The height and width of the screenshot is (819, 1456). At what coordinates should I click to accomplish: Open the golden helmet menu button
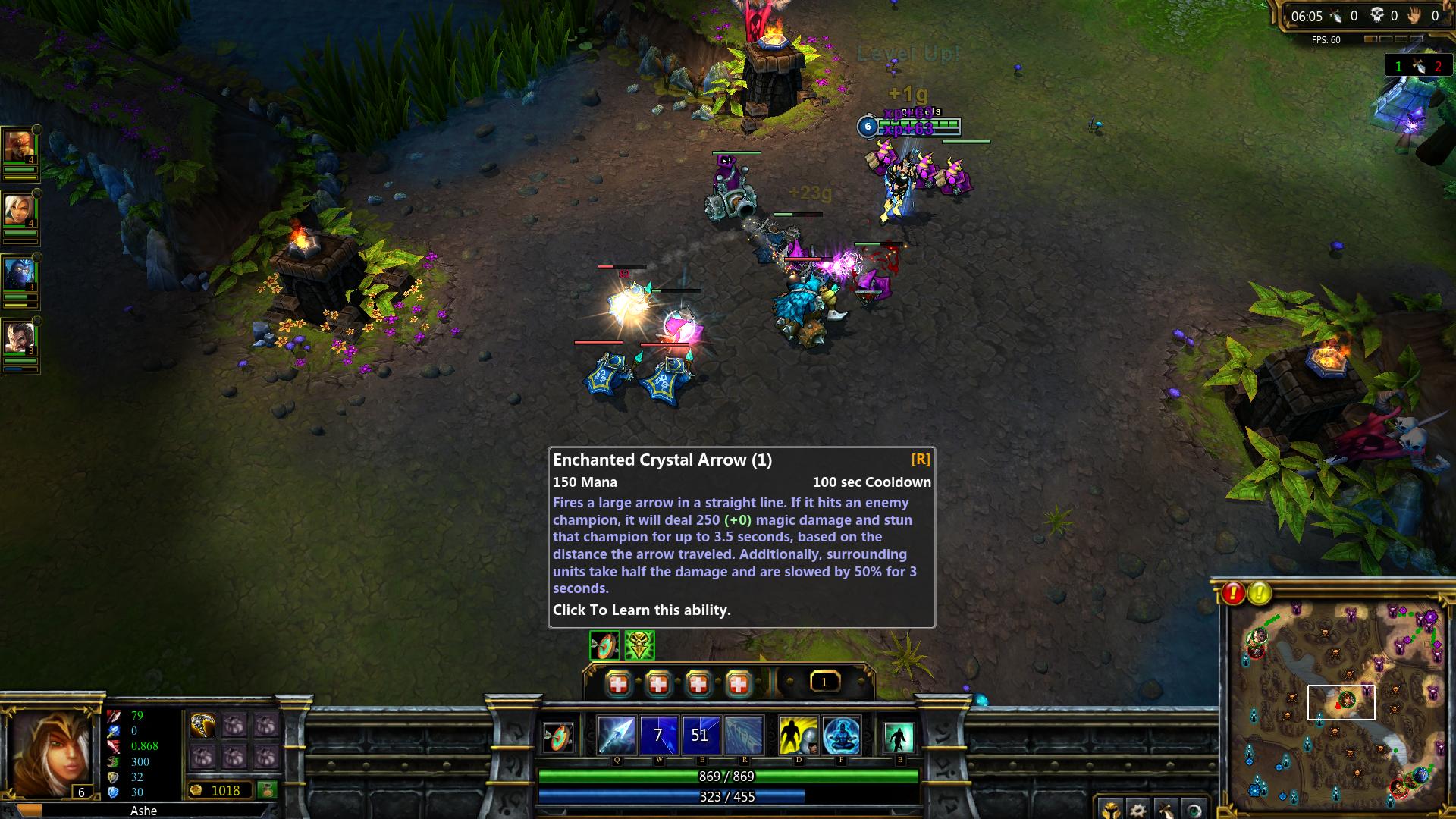[x=1109, y=809]
